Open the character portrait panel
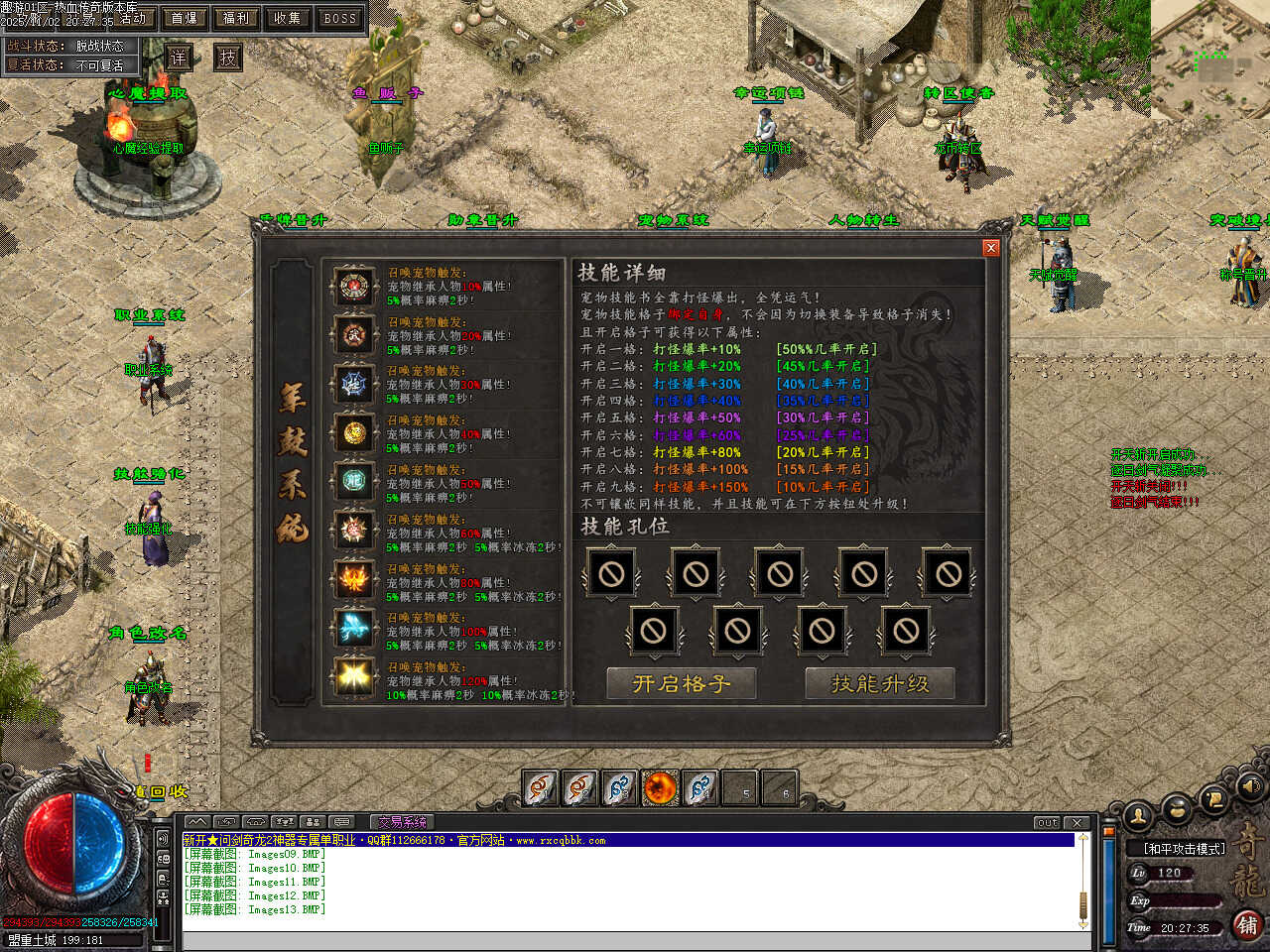 pyautogui.click(x=1138, y=815)
